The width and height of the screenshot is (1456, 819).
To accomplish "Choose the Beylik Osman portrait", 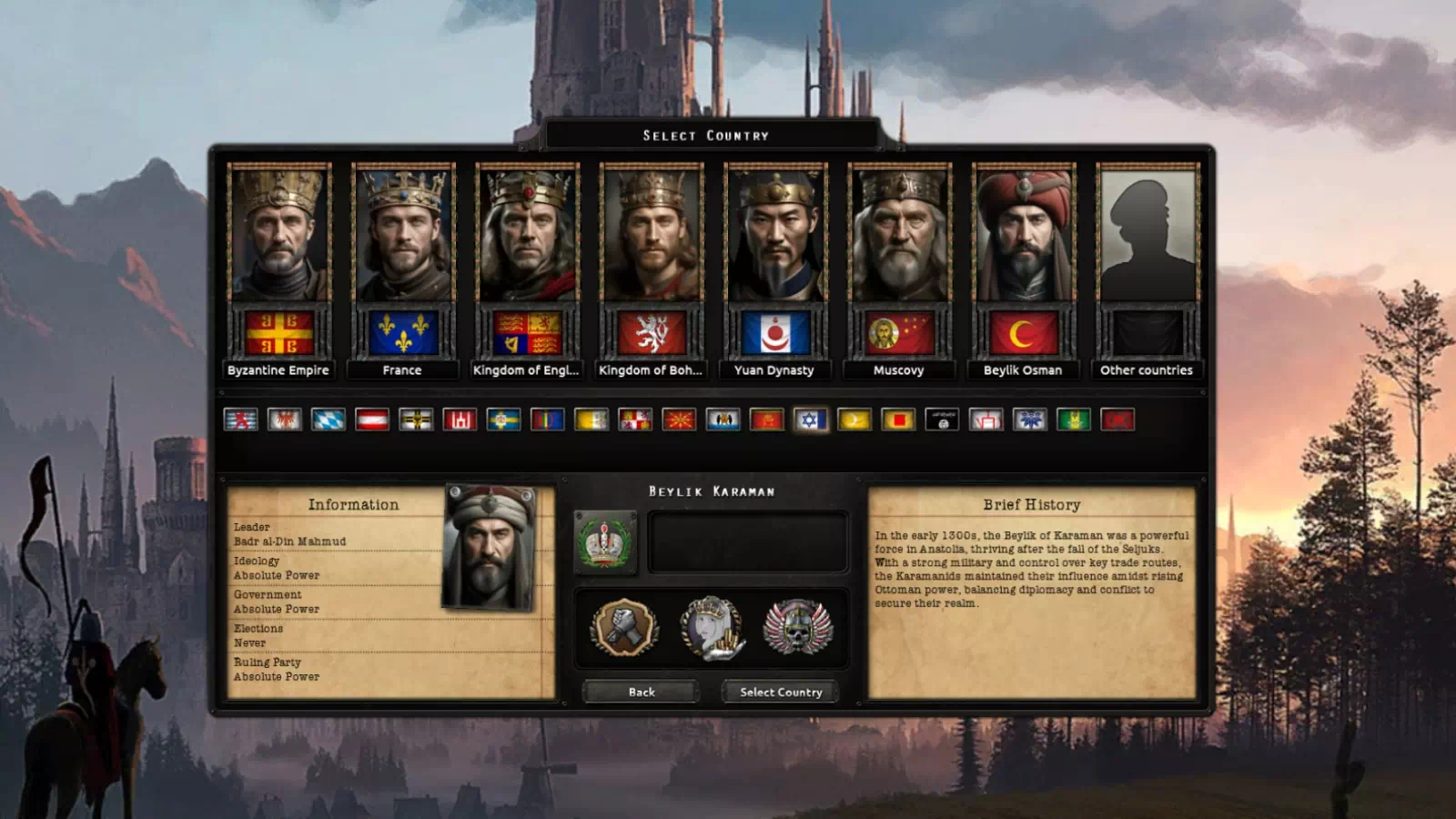I will 1023,235.
